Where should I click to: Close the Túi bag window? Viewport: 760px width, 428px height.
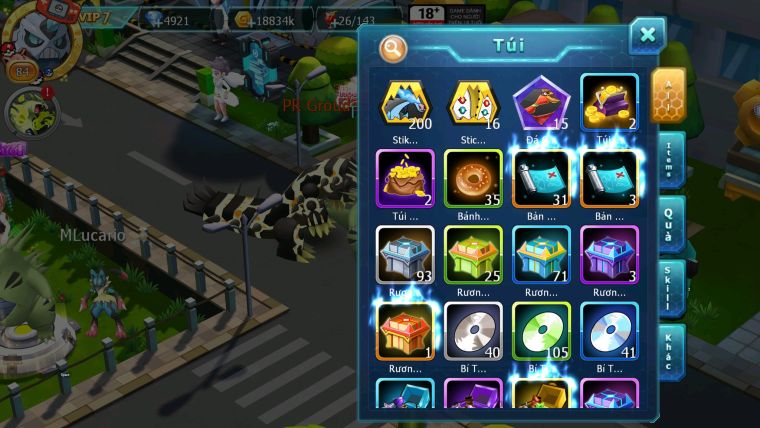pyautogui.click(x=647, y=36)
